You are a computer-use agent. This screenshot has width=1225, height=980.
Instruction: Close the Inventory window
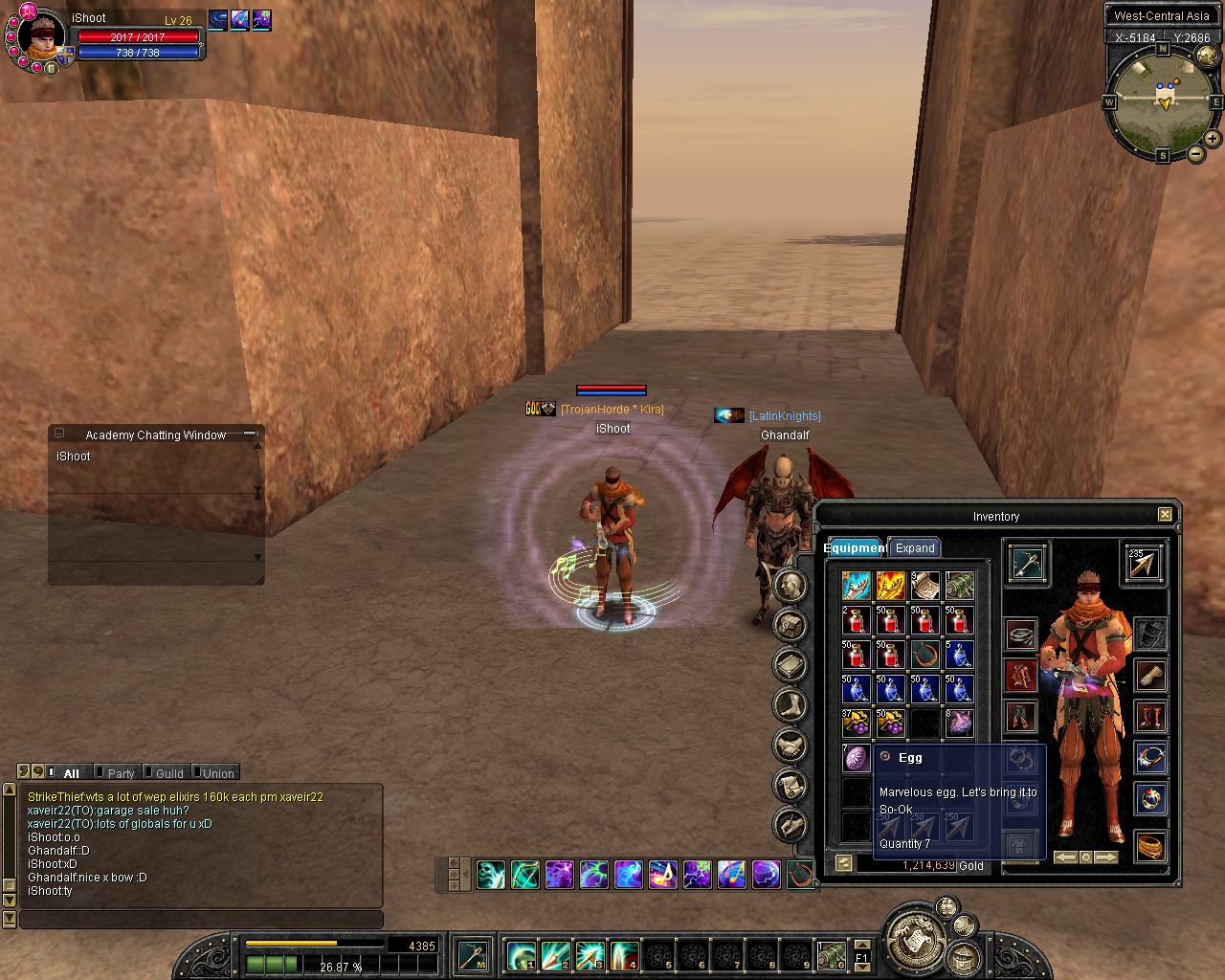(1165, 515)
